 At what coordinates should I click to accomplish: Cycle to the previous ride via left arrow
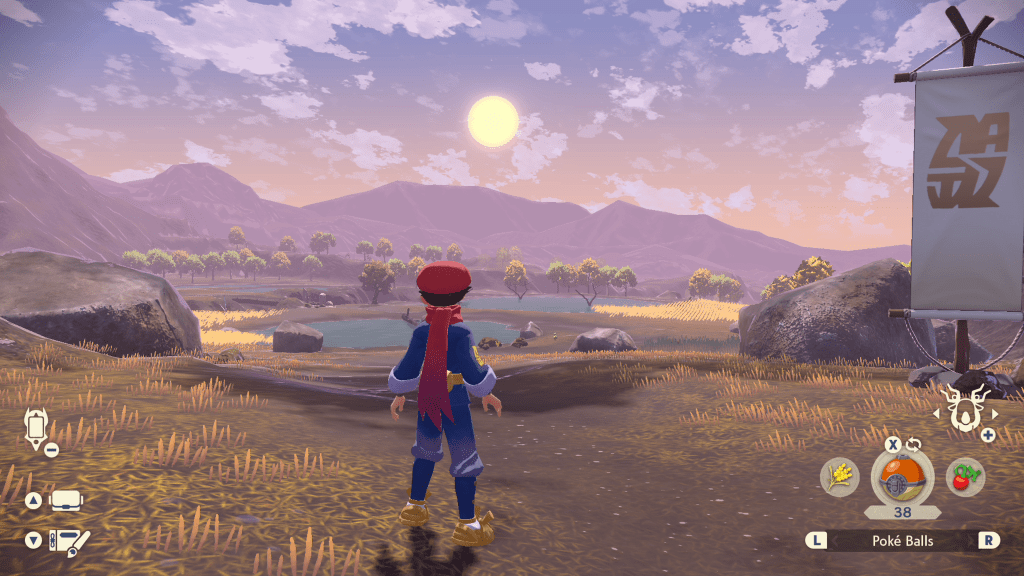[x=938, y=412]
